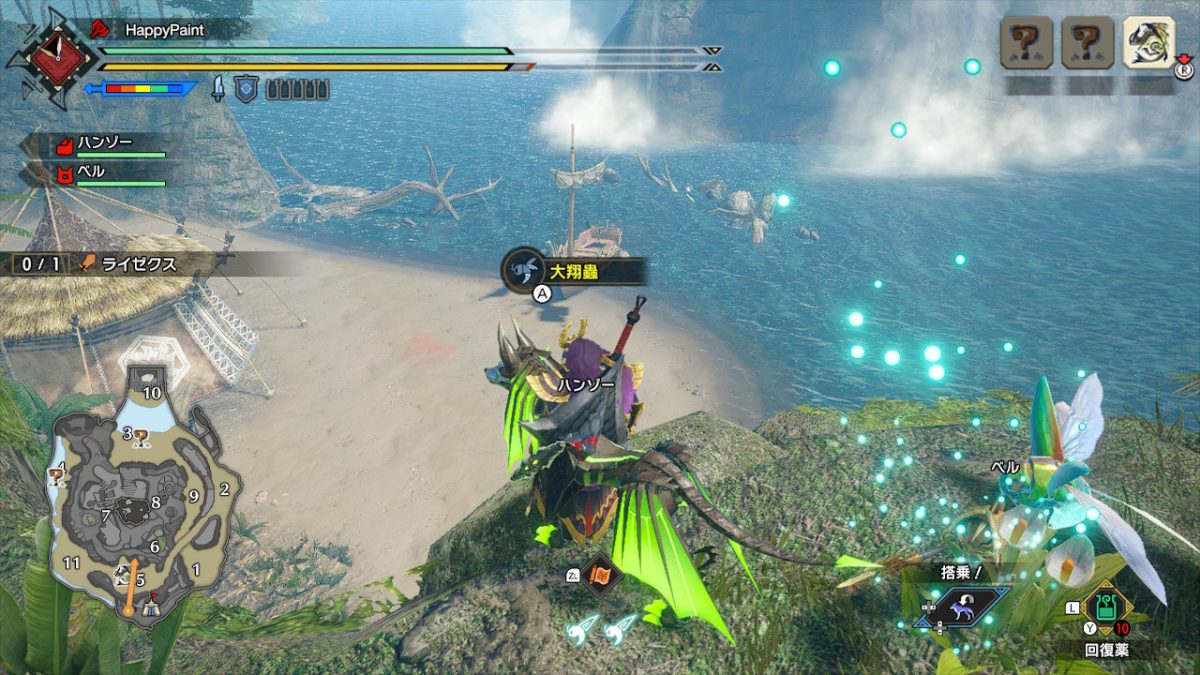Click the area 10 marker on the minimap
Screen dimensions: 1200x675
click(x=151, y=393)
